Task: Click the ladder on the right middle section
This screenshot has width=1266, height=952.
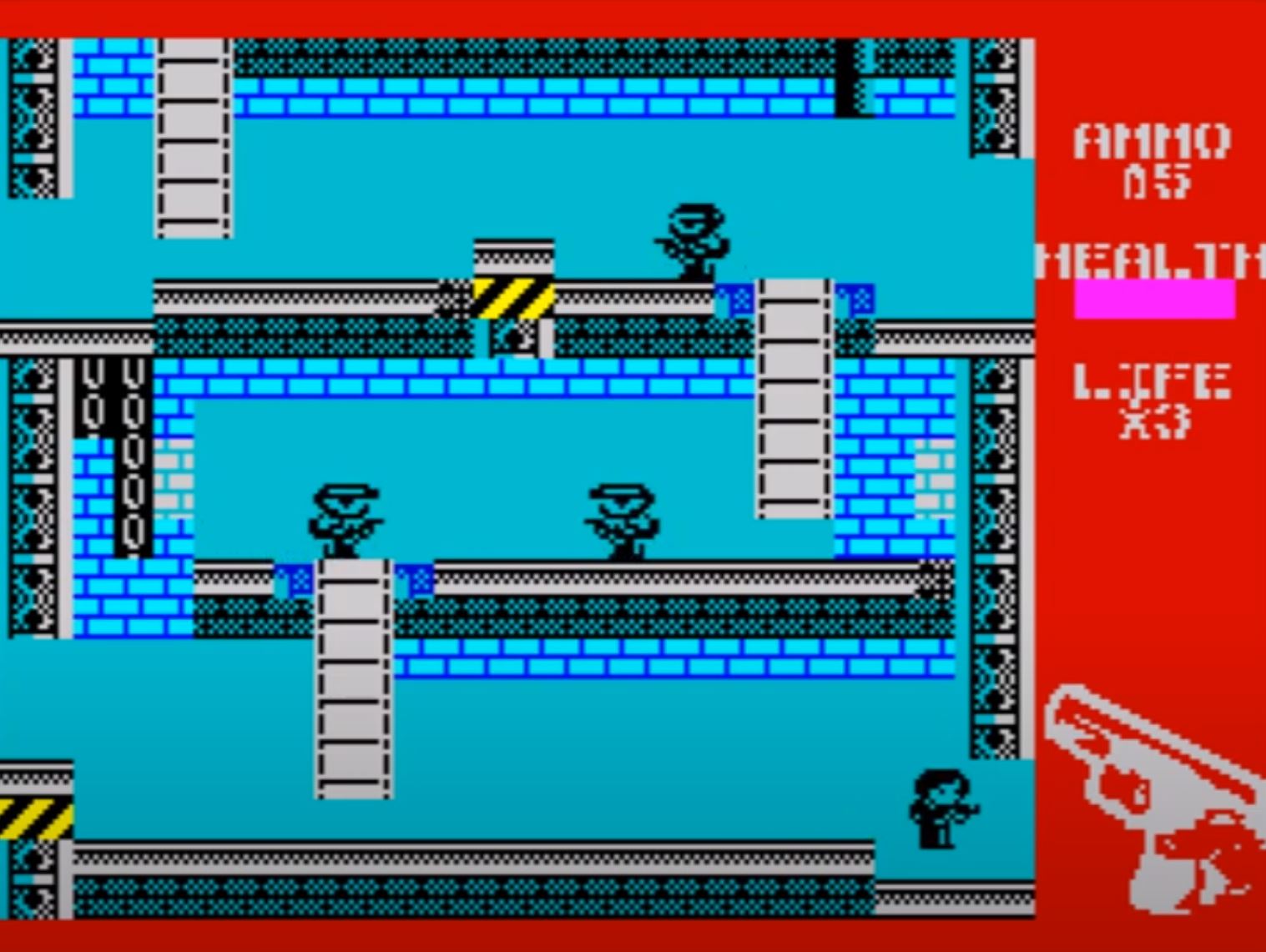Action: pos(791,400)
